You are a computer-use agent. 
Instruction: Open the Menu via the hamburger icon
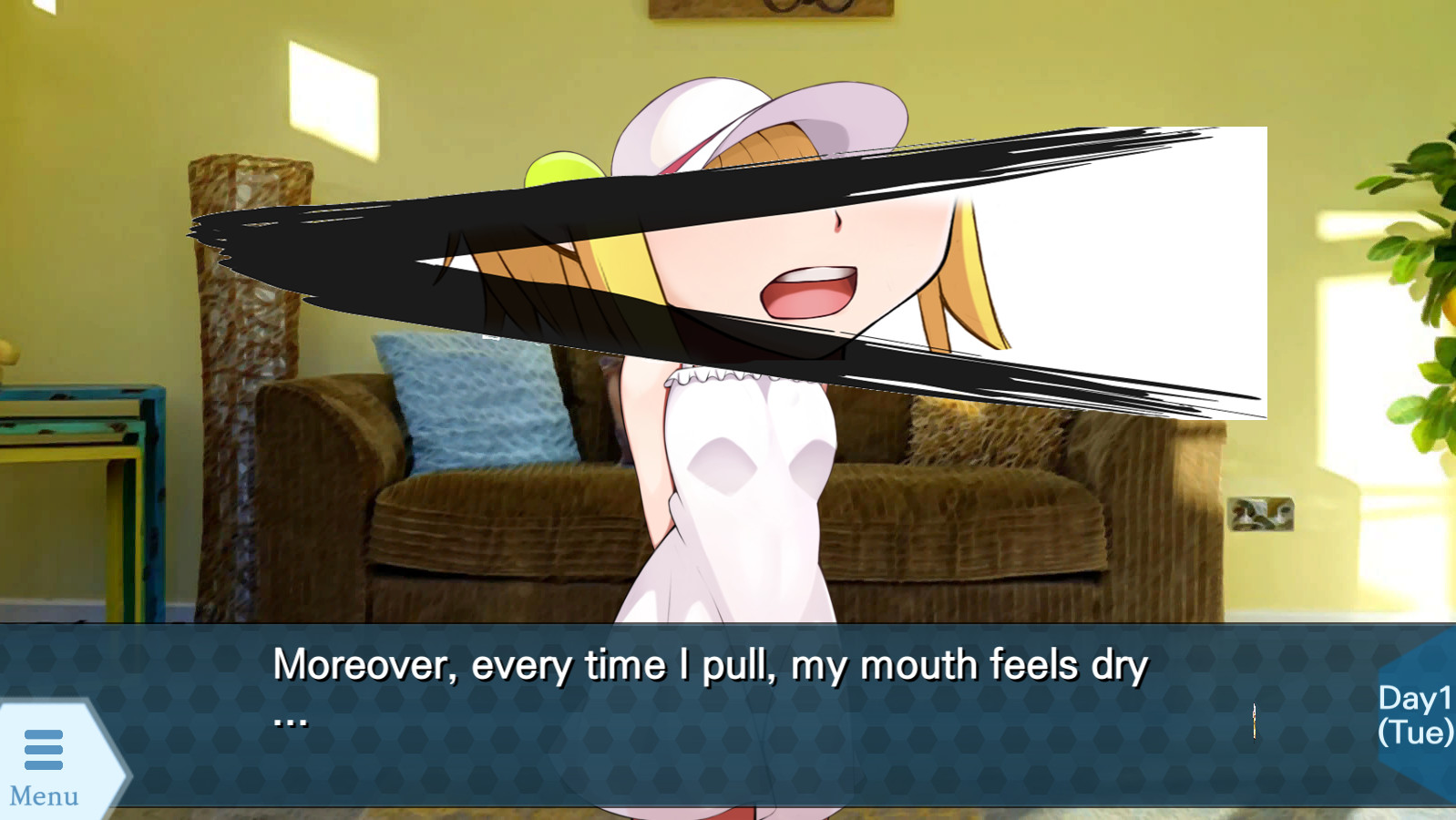pos(43,749)
